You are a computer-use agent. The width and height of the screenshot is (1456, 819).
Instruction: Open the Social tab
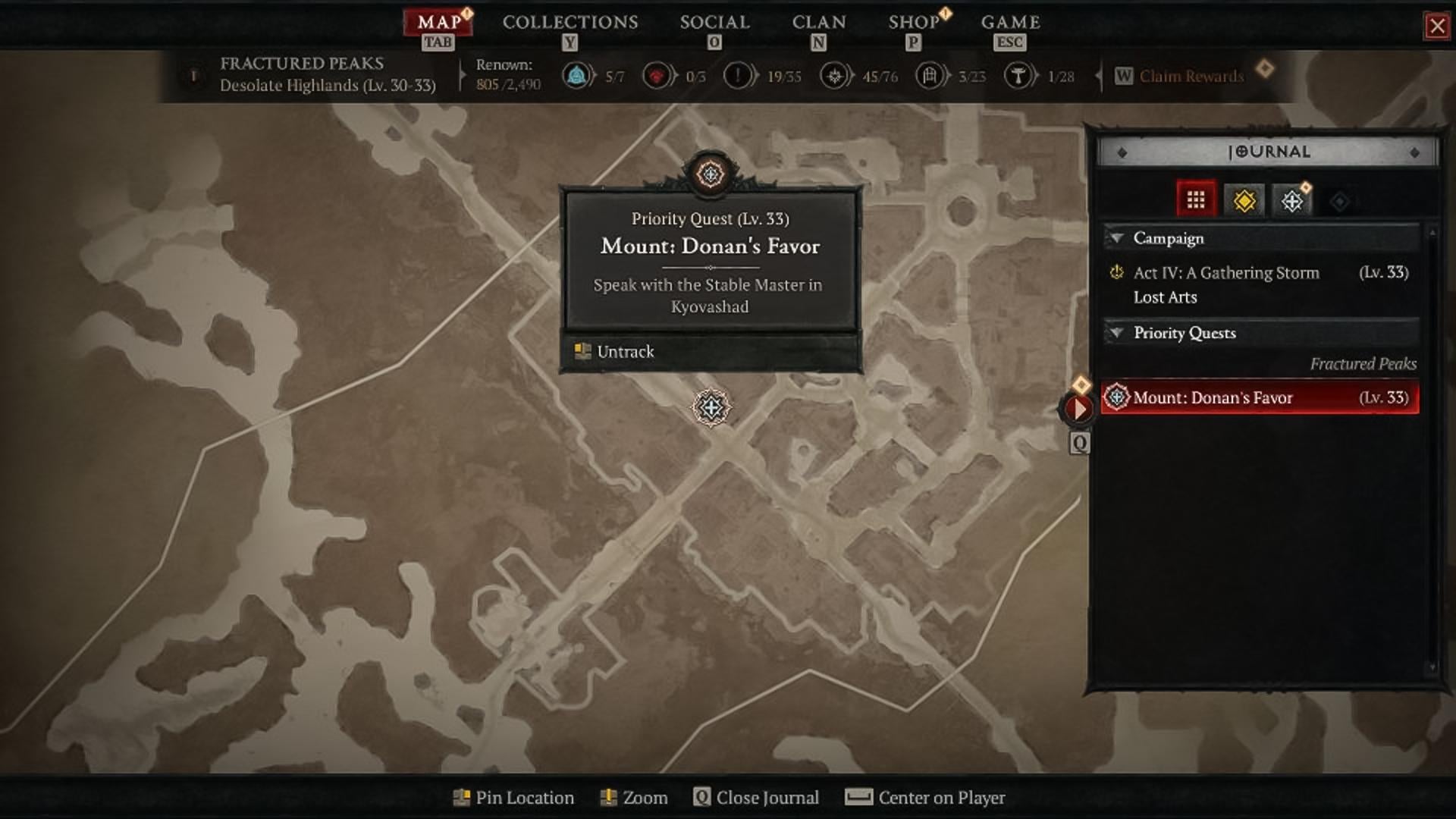pyautogui.click(x=714, y=22)
